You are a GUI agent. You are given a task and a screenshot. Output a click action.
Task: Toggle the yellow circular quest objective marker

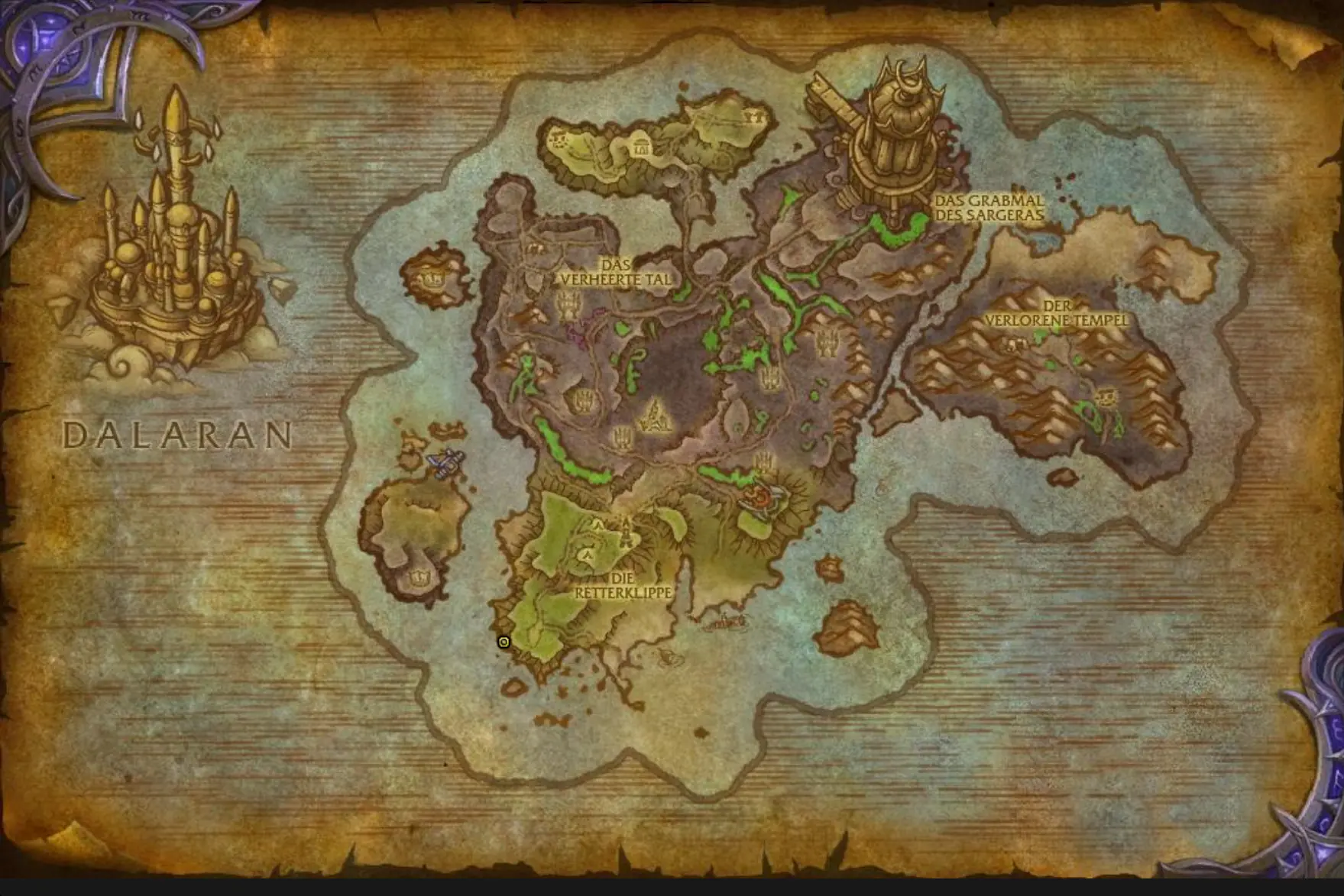pos(502,642)
